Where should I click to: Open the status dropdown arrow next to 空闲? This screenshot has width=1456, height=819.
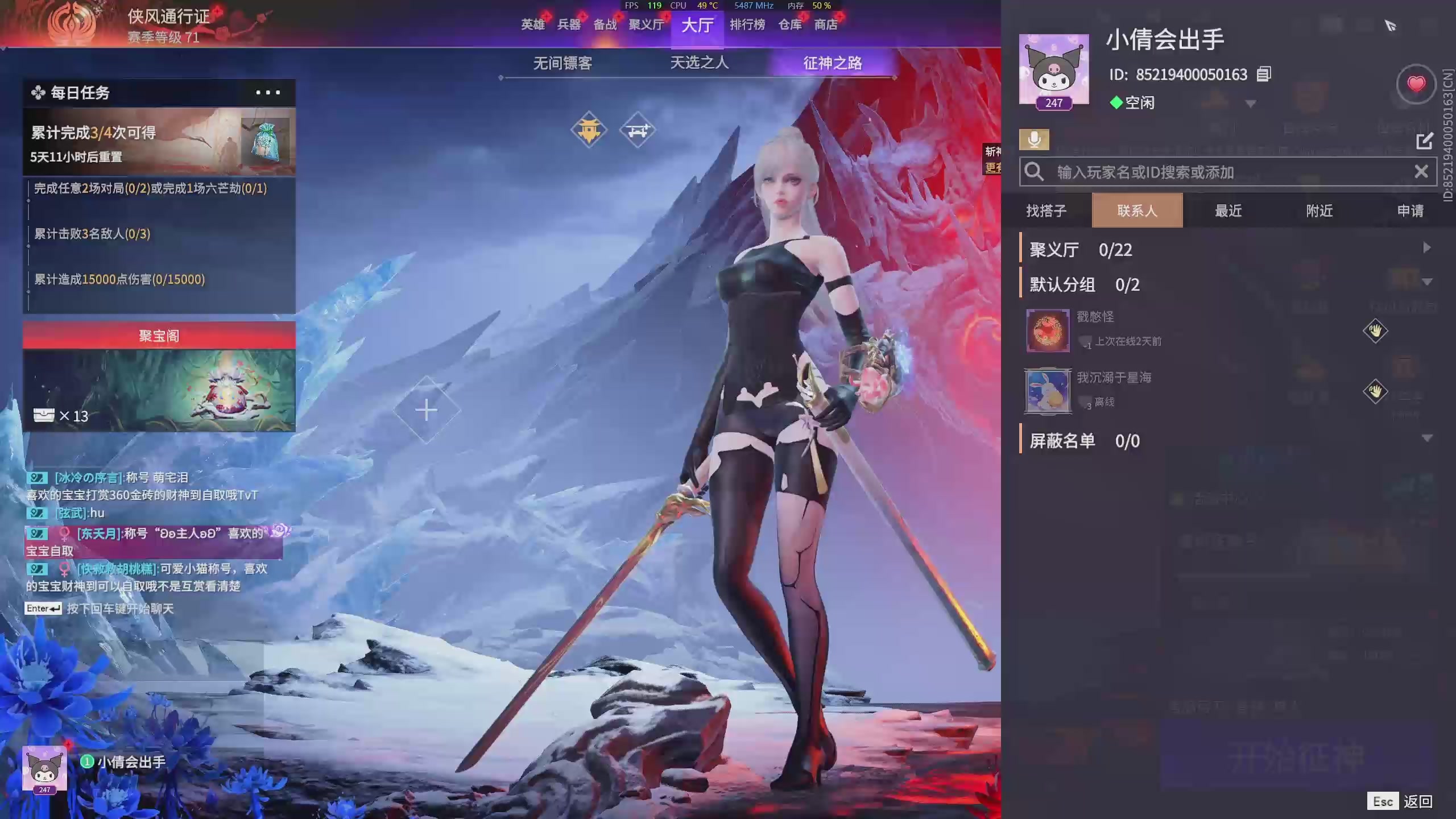(1249, 104)
